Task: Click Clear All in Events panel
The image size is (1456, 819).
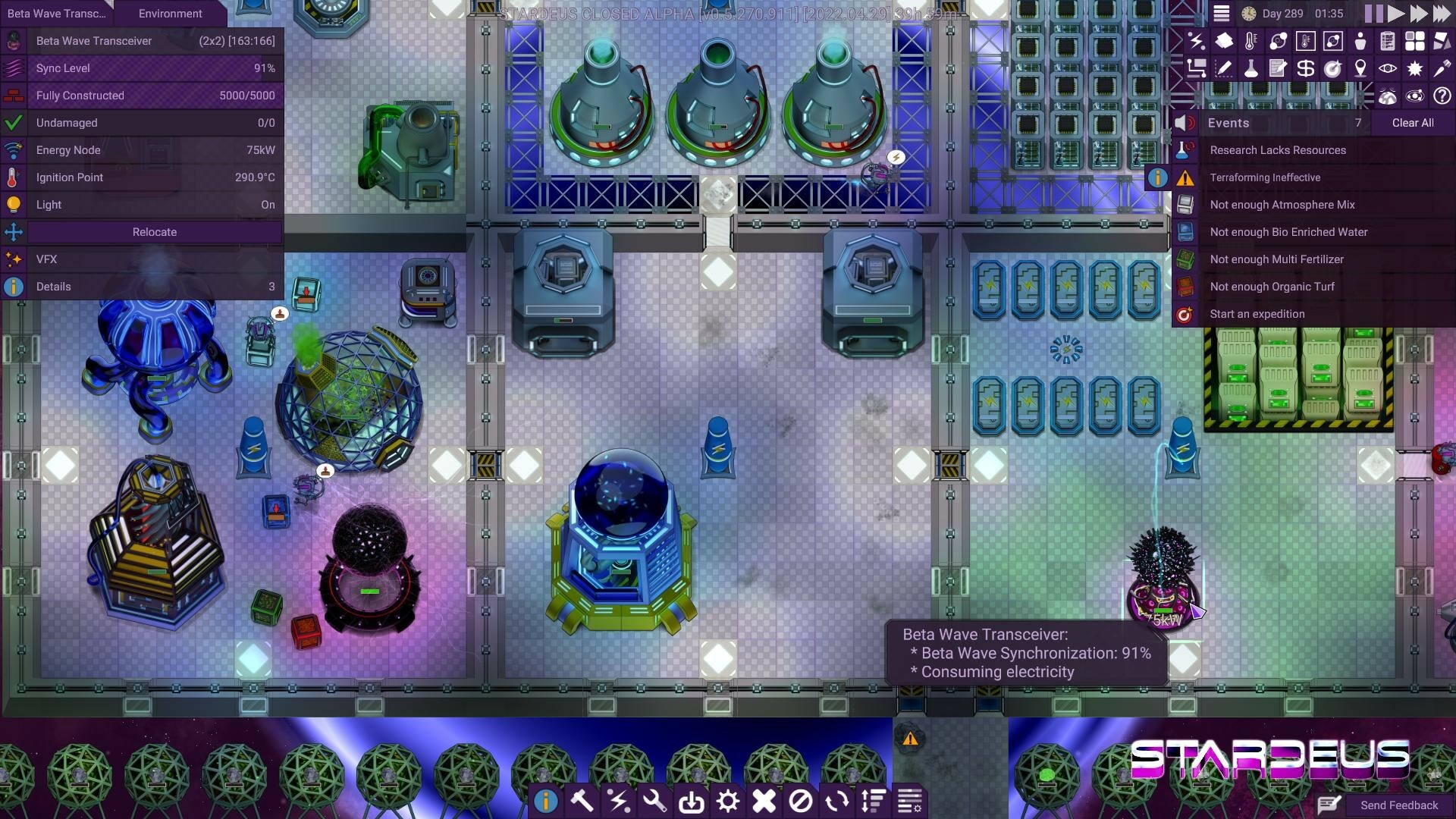Action: click(1413, 122)
